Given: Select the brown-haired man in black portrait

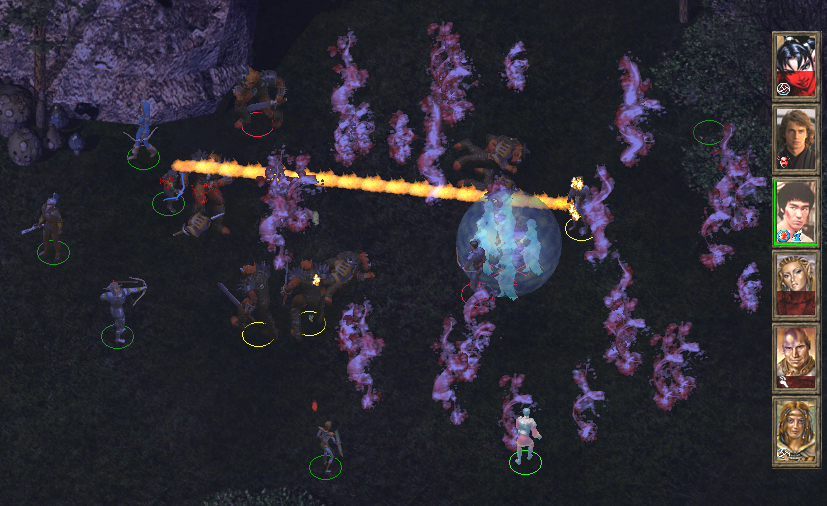Looking at the screenshot, I should 796,140.
